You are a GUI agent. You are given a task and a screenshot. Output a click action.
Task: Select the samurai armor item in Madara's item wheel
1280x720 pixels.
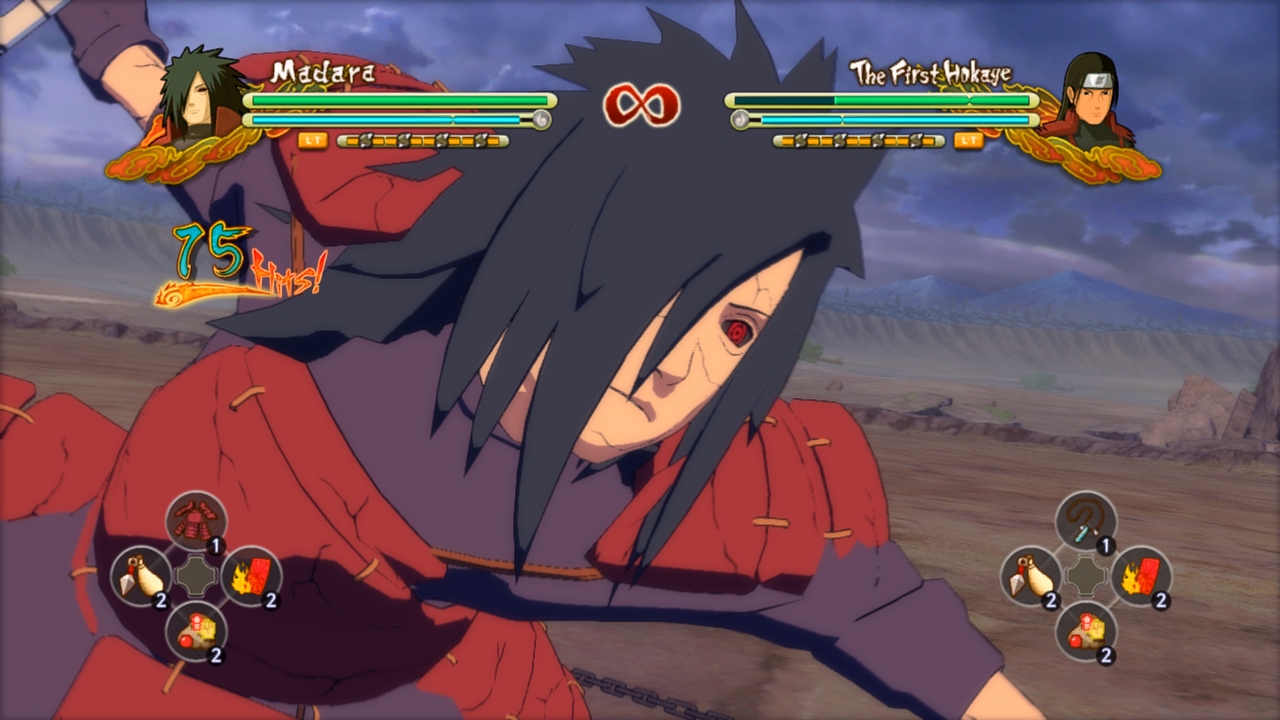click(196, 519)
